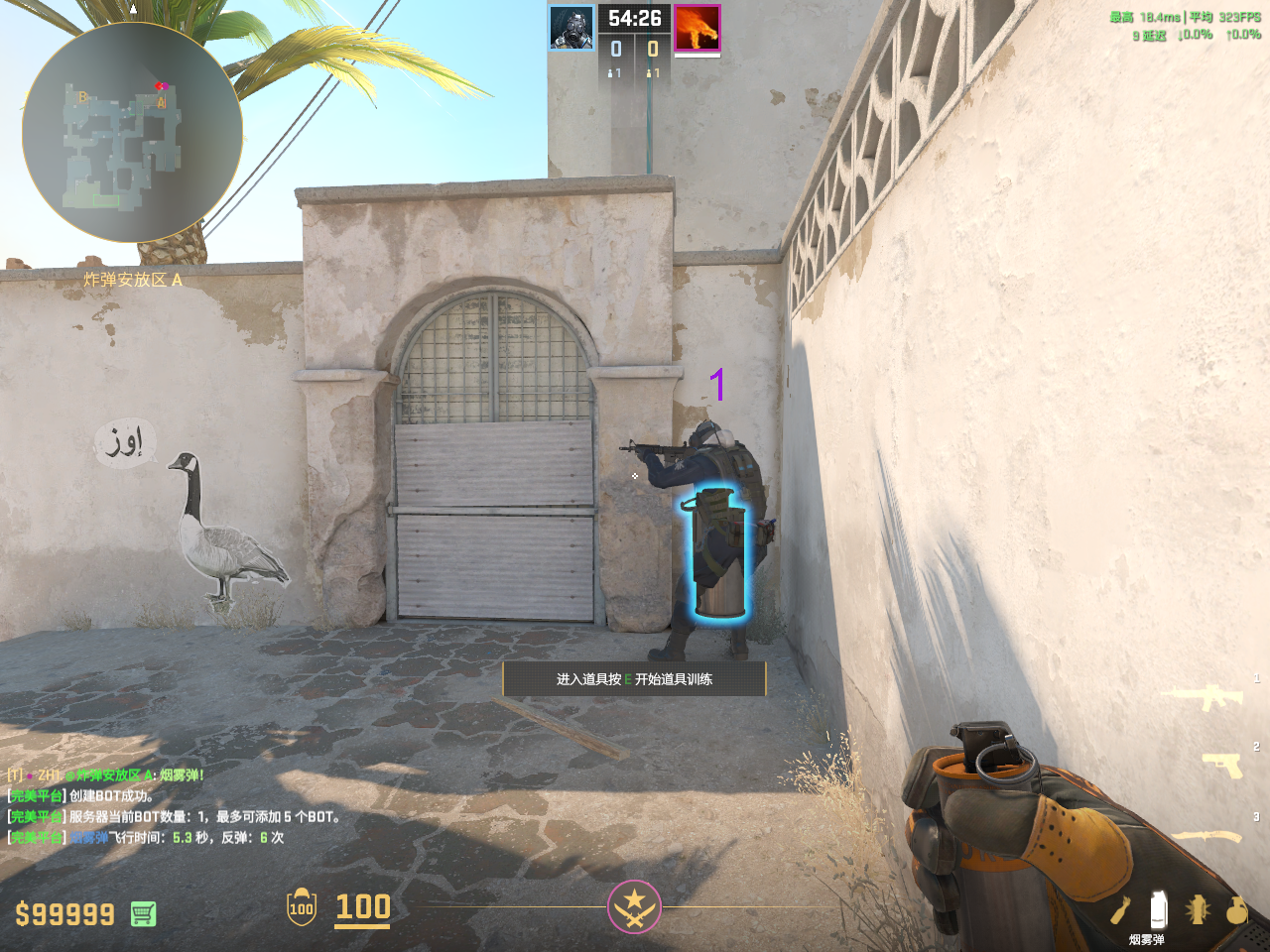Select the molotov grenade icon
Screen dimensions: 1270x952
[x=1120, y=909]
